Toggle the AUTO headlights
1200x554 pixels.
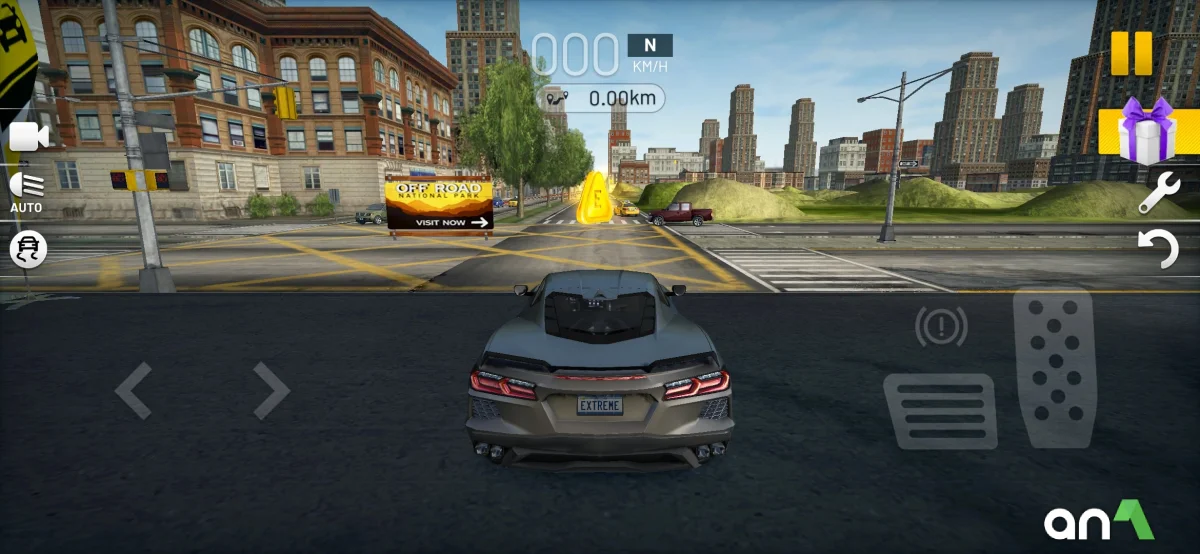tap(26, 191)
